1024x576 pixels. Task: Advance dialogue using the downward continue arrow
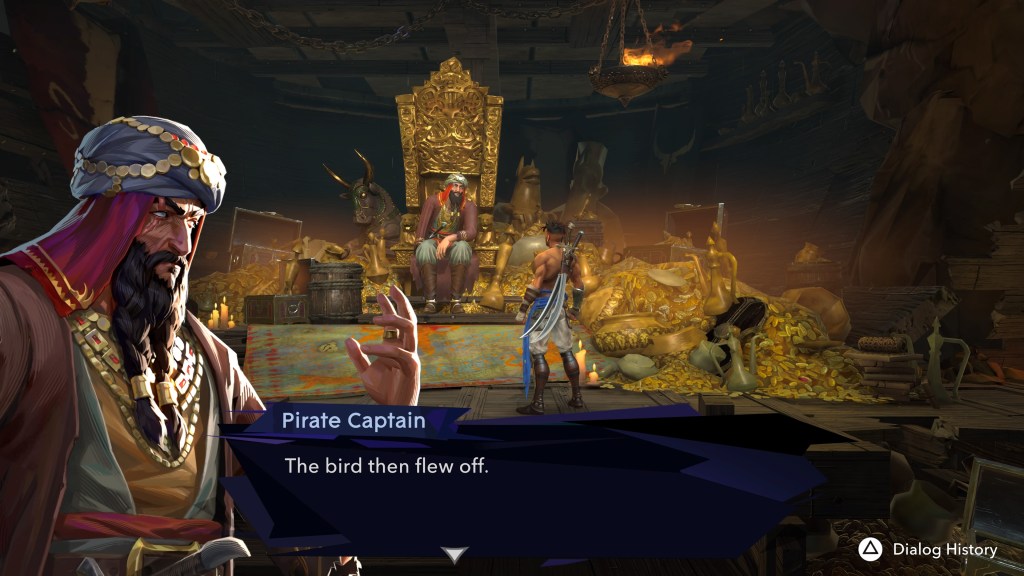(x=455, y=554)
